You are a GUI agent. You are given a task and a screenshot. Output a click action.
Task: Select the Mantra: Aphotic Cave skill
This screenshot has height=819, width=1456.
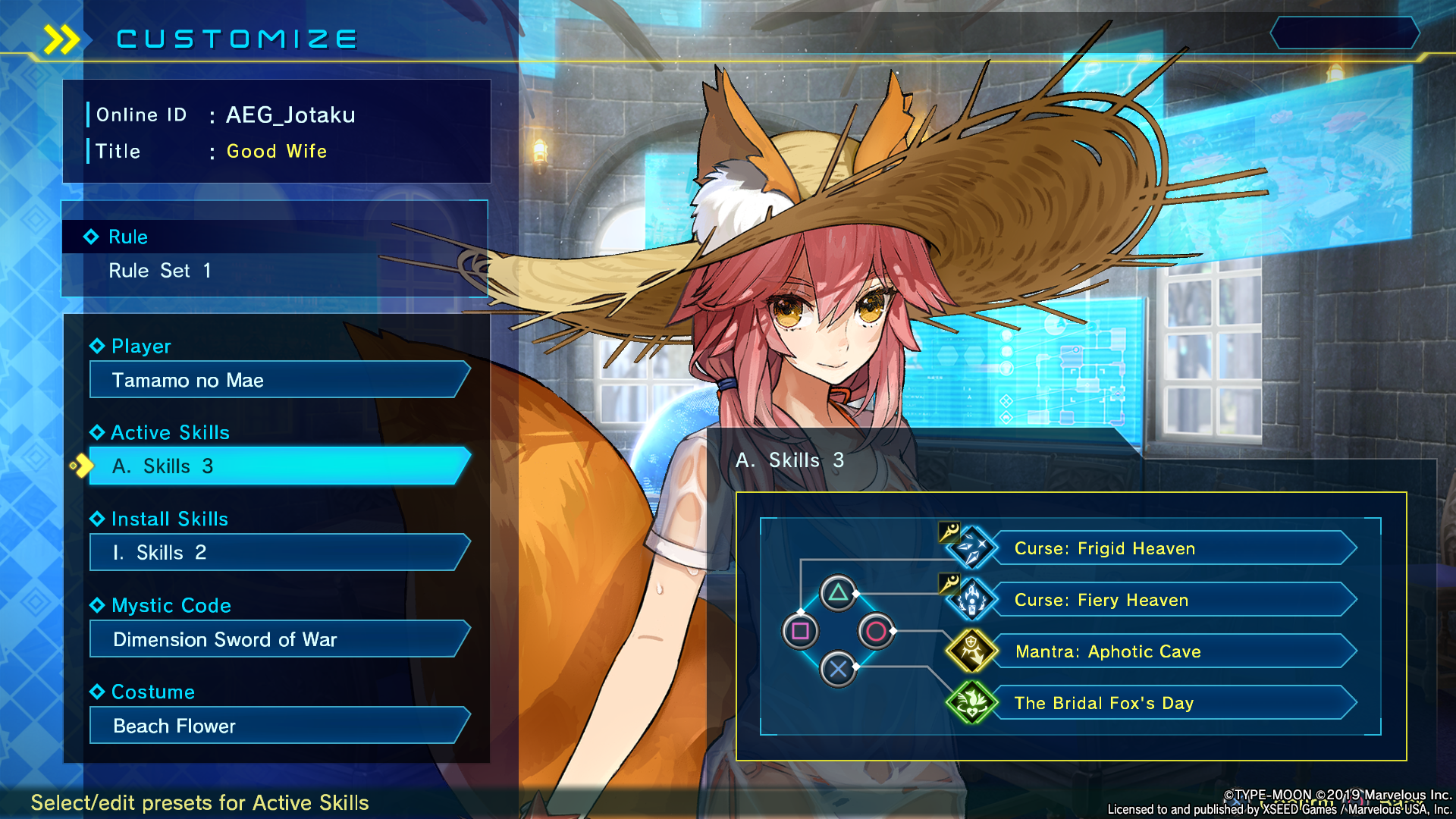(1172, 651)
